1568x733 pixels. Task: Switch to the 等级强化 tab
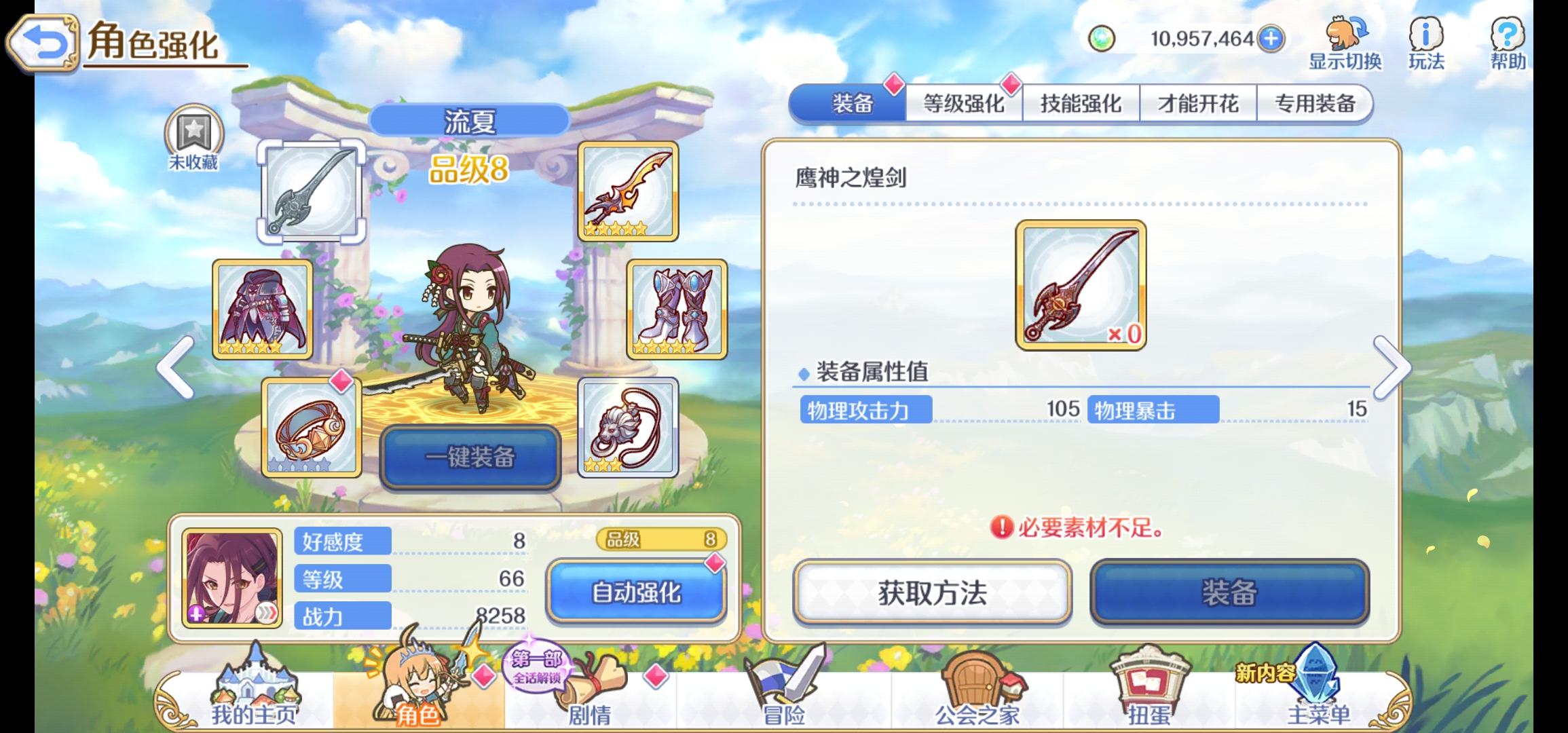pyautogui.click(x=964, y=103)
